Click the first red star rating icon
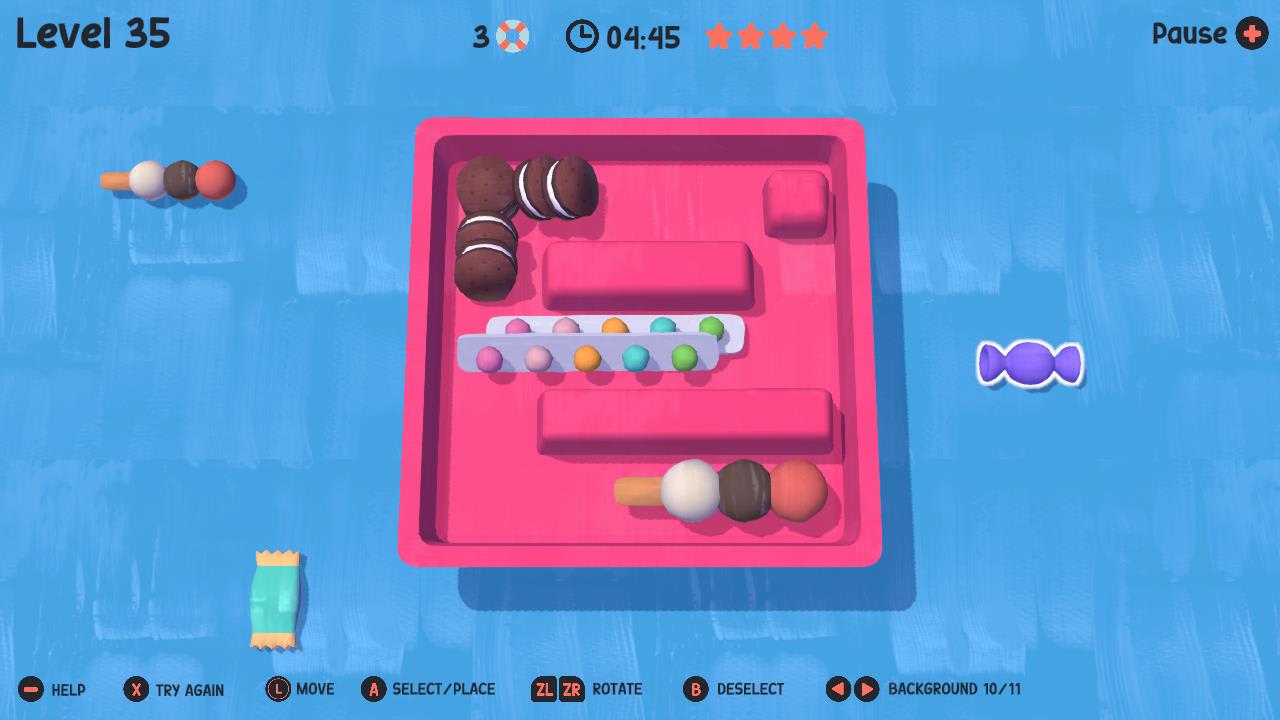Screen dimensions: 1280x720 (x=720, y=36)
